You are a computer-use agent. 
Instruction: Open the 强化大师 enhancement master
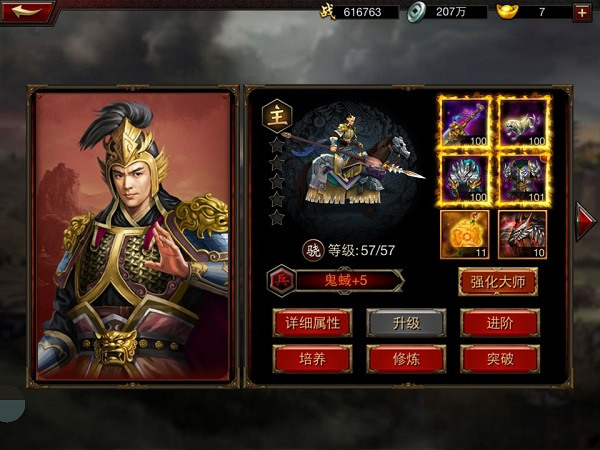[x=498, y=281]
